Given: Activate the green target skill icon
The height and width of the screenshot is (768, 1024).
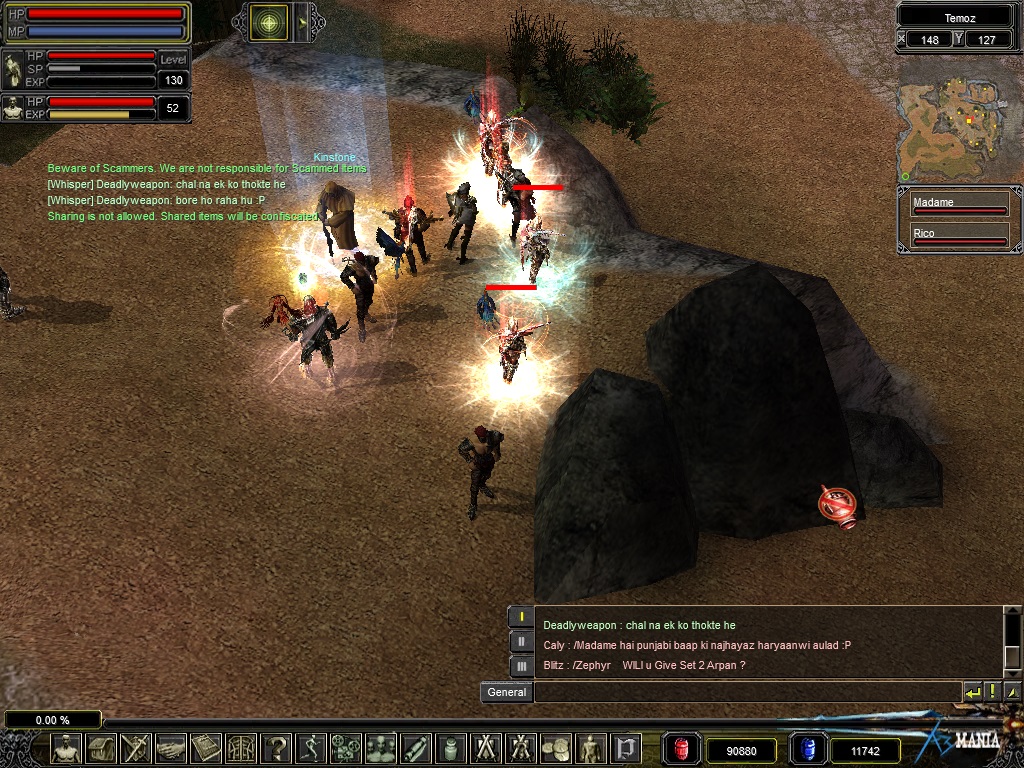Looking at the screenshot, I should click(268, 22).
